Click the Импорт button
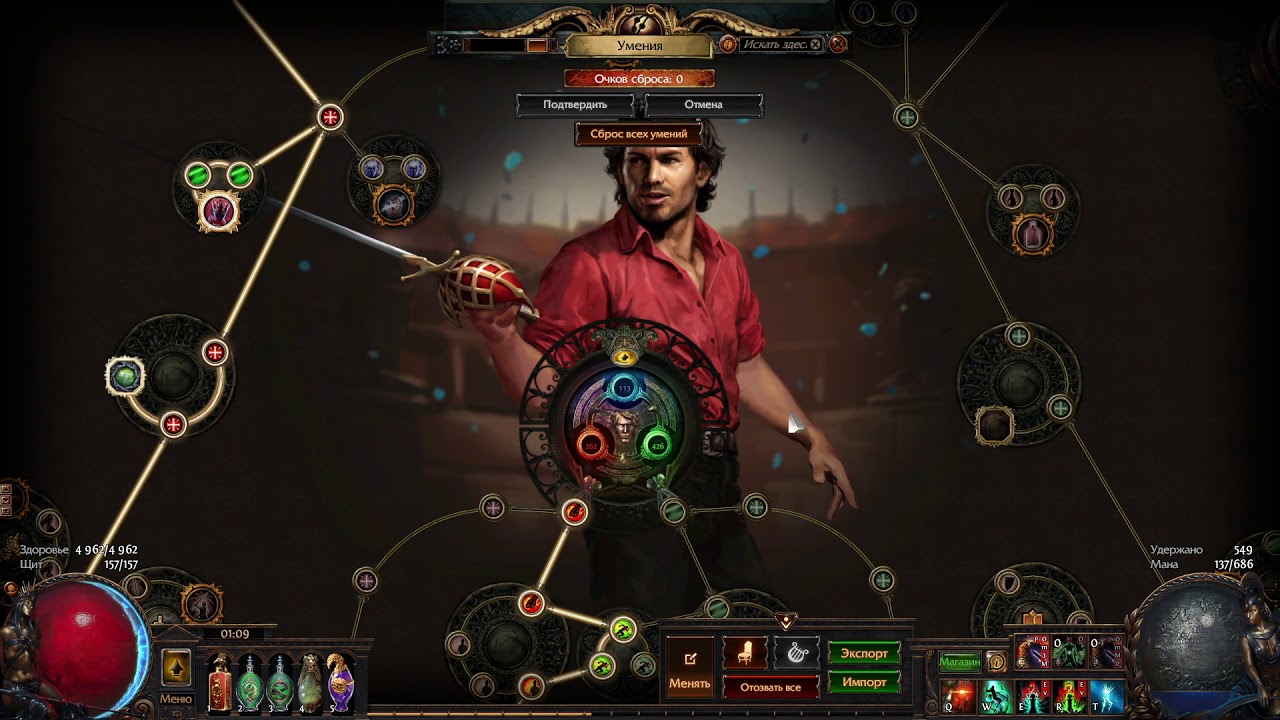The image size is (1280, 720). pos(864,682)
